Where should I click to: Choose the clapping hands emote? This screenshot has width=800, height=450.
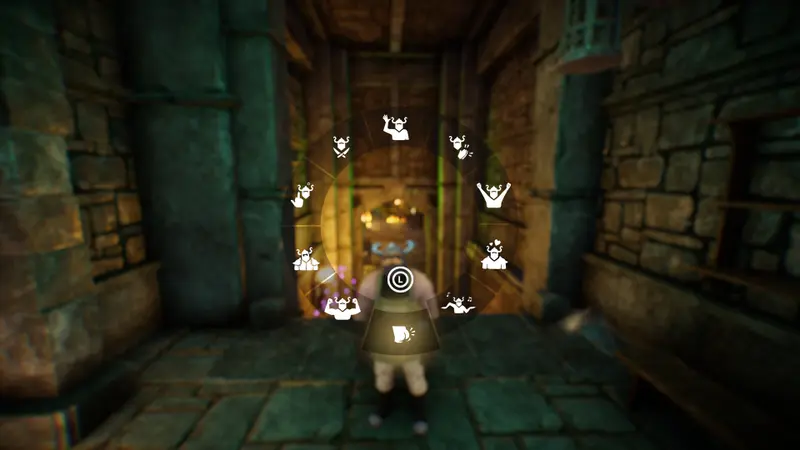pos(460,147)
